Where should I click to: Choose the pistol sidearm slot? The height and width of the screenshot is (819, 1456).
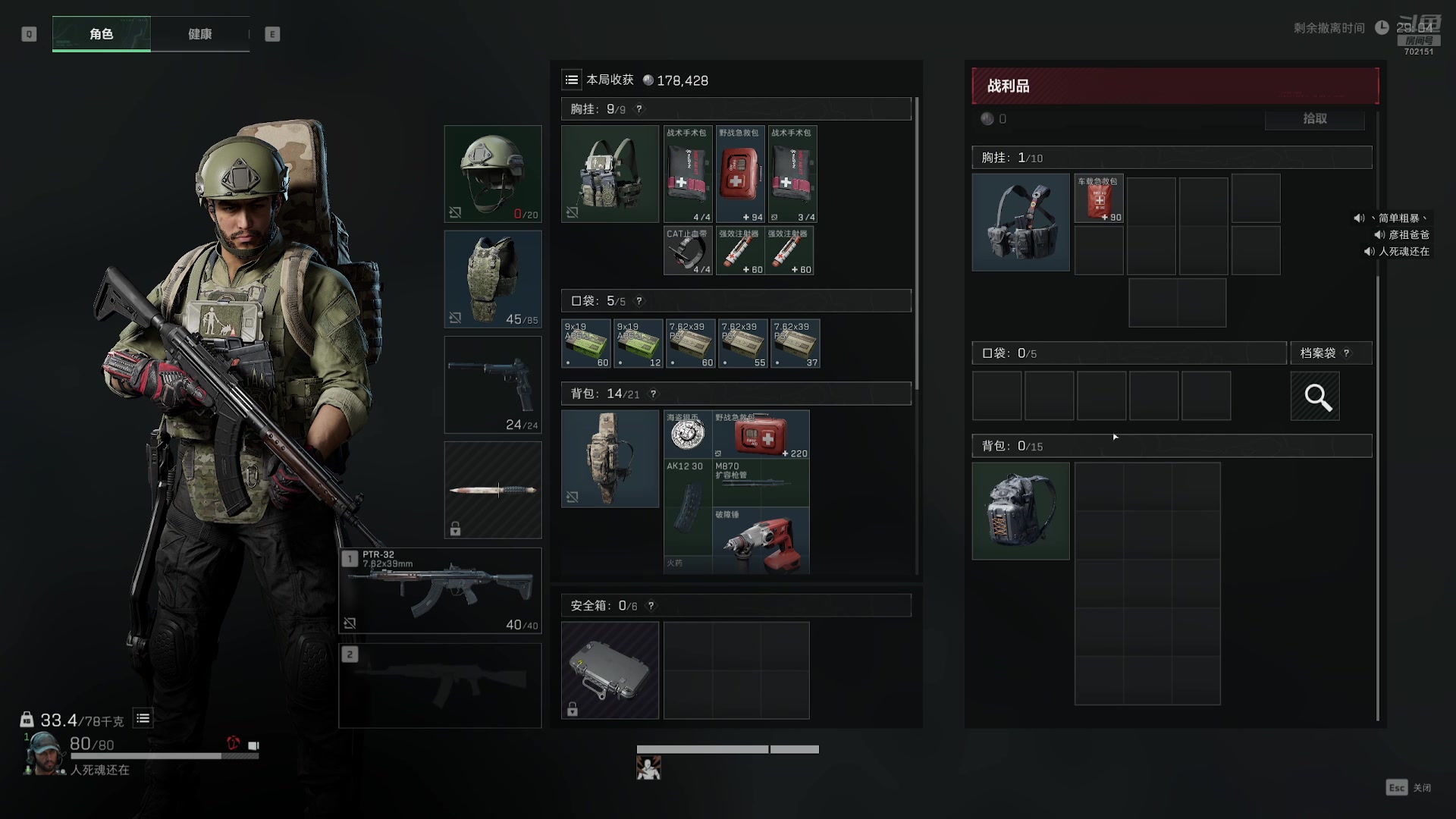click(x=493, y=384)
